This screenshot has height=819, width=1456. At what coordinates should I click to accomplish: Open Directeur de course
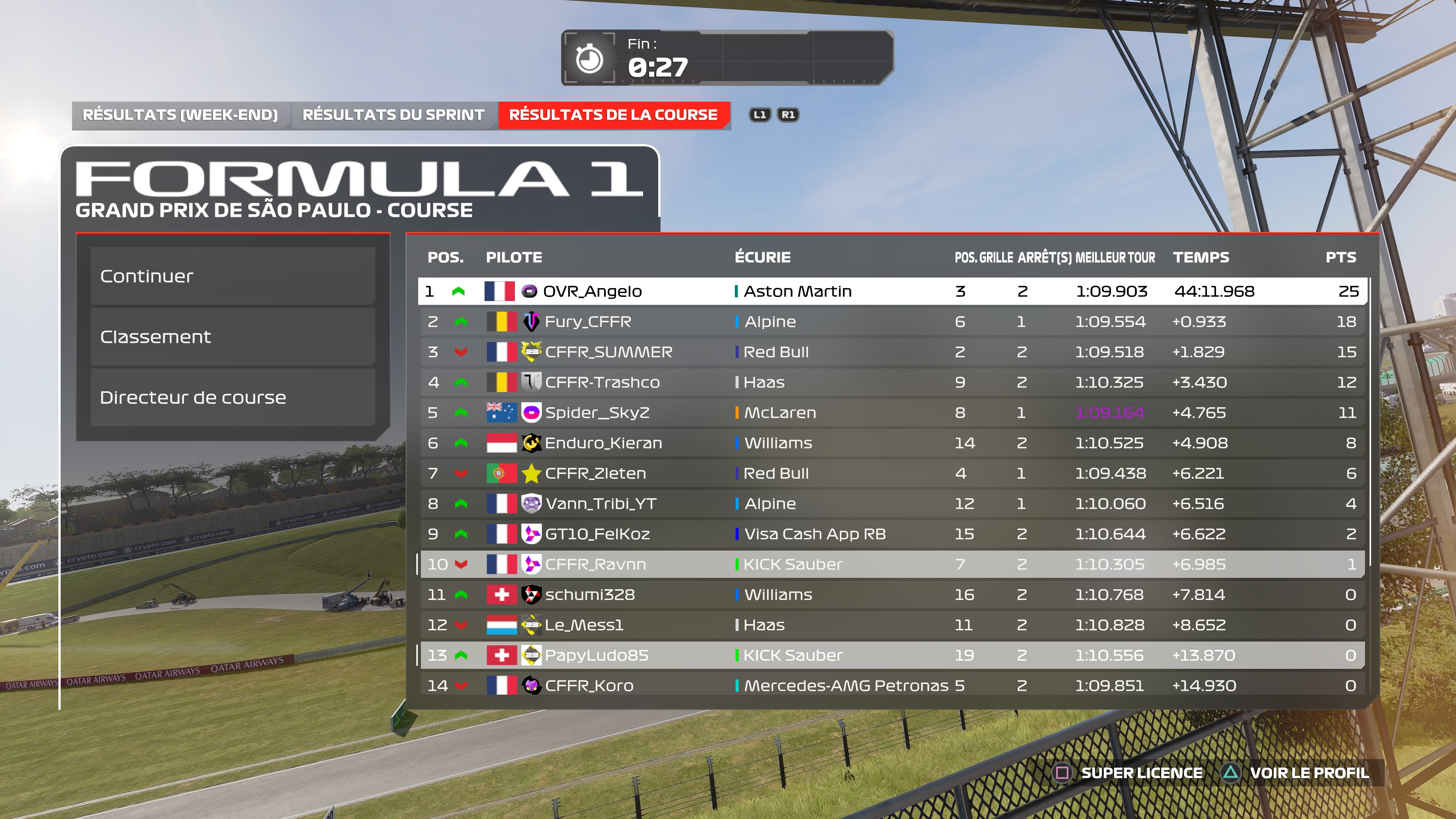232,397
